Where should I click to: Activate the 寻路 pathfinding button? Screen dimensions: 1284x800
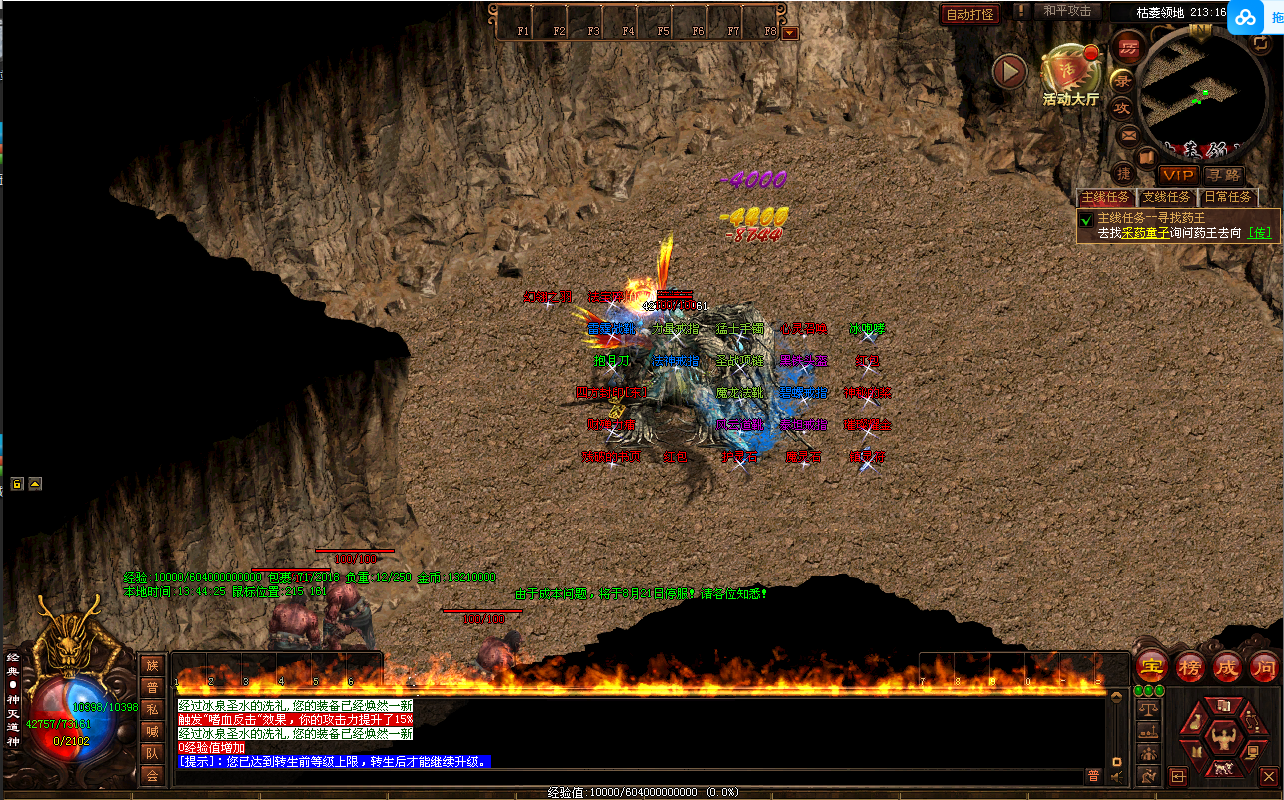coord(1222,175)
